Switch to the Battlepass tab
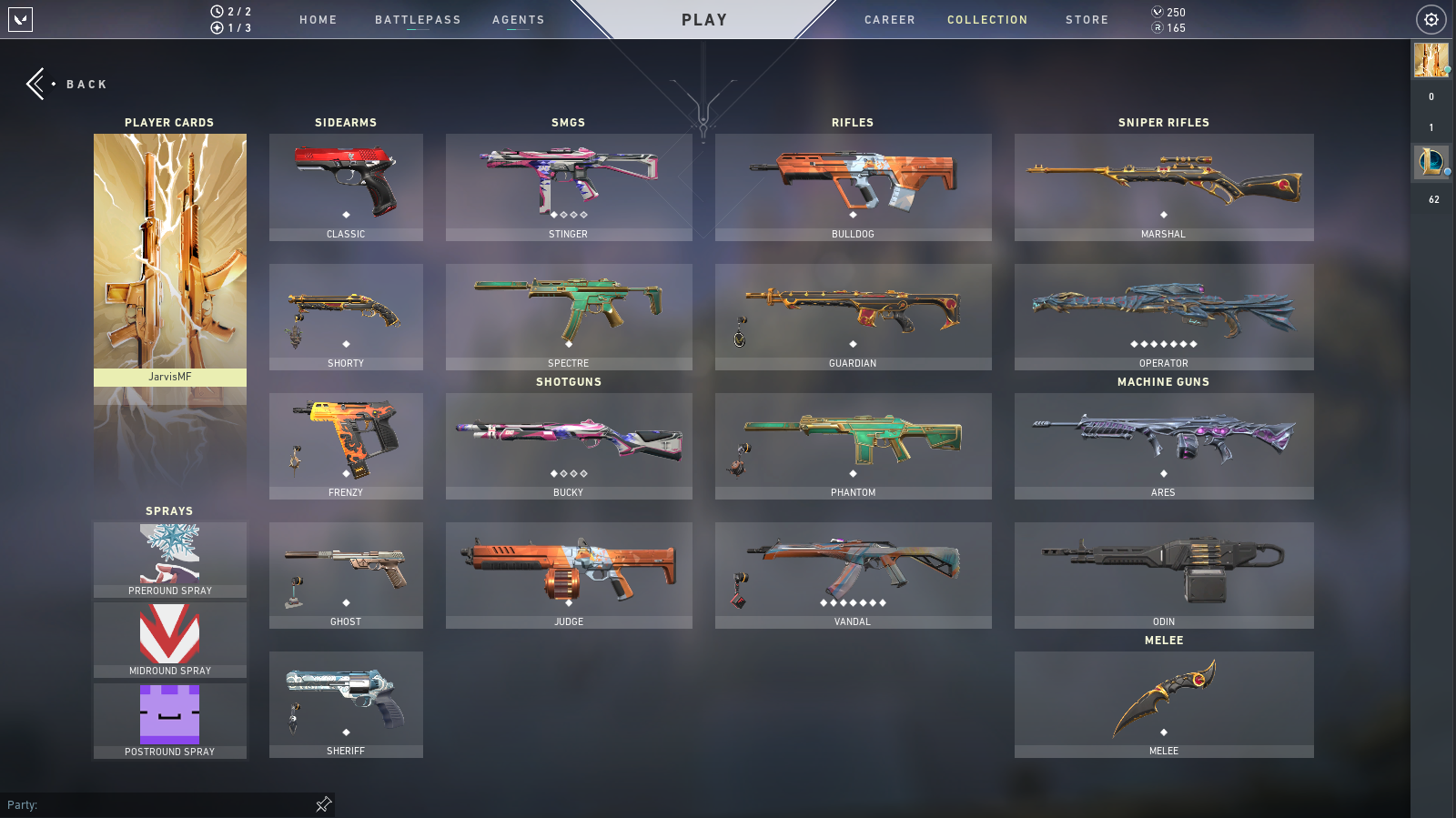This screenshot has height=818, width=1456. (418, 20)
